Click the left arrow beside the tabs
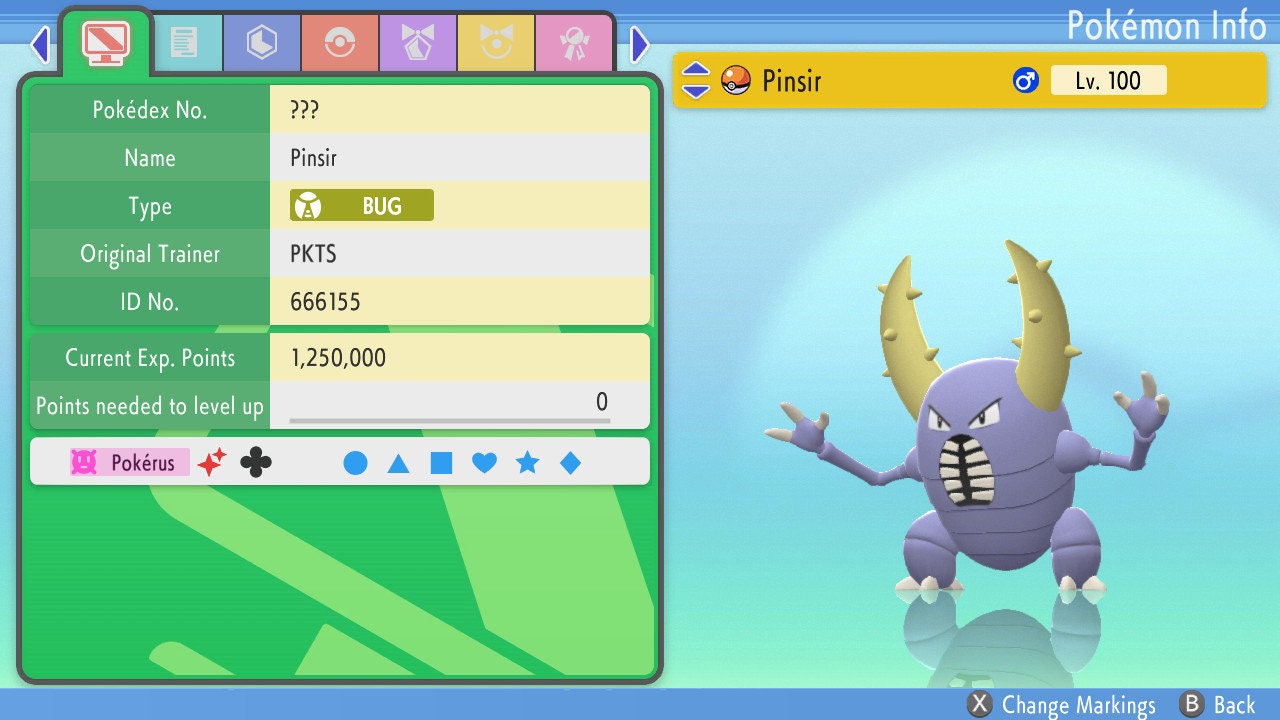 point(40,44)
